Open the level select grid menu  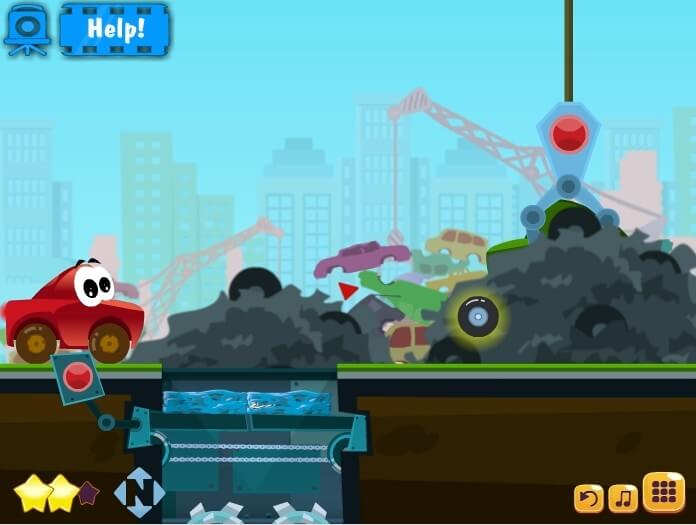click(x=663, y=492)
